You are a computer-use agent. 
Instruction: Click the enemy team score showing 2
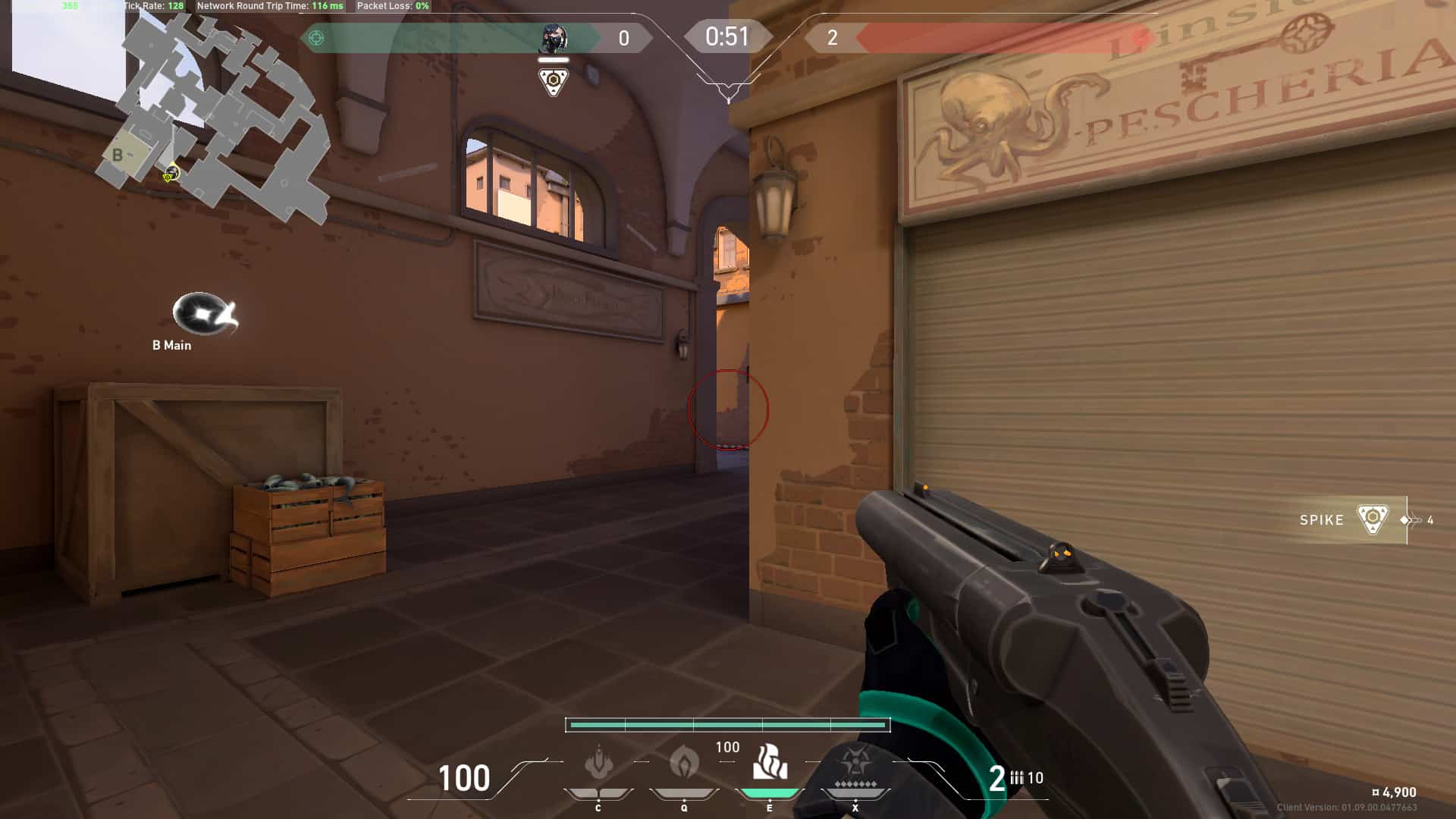tap(836, 36)
